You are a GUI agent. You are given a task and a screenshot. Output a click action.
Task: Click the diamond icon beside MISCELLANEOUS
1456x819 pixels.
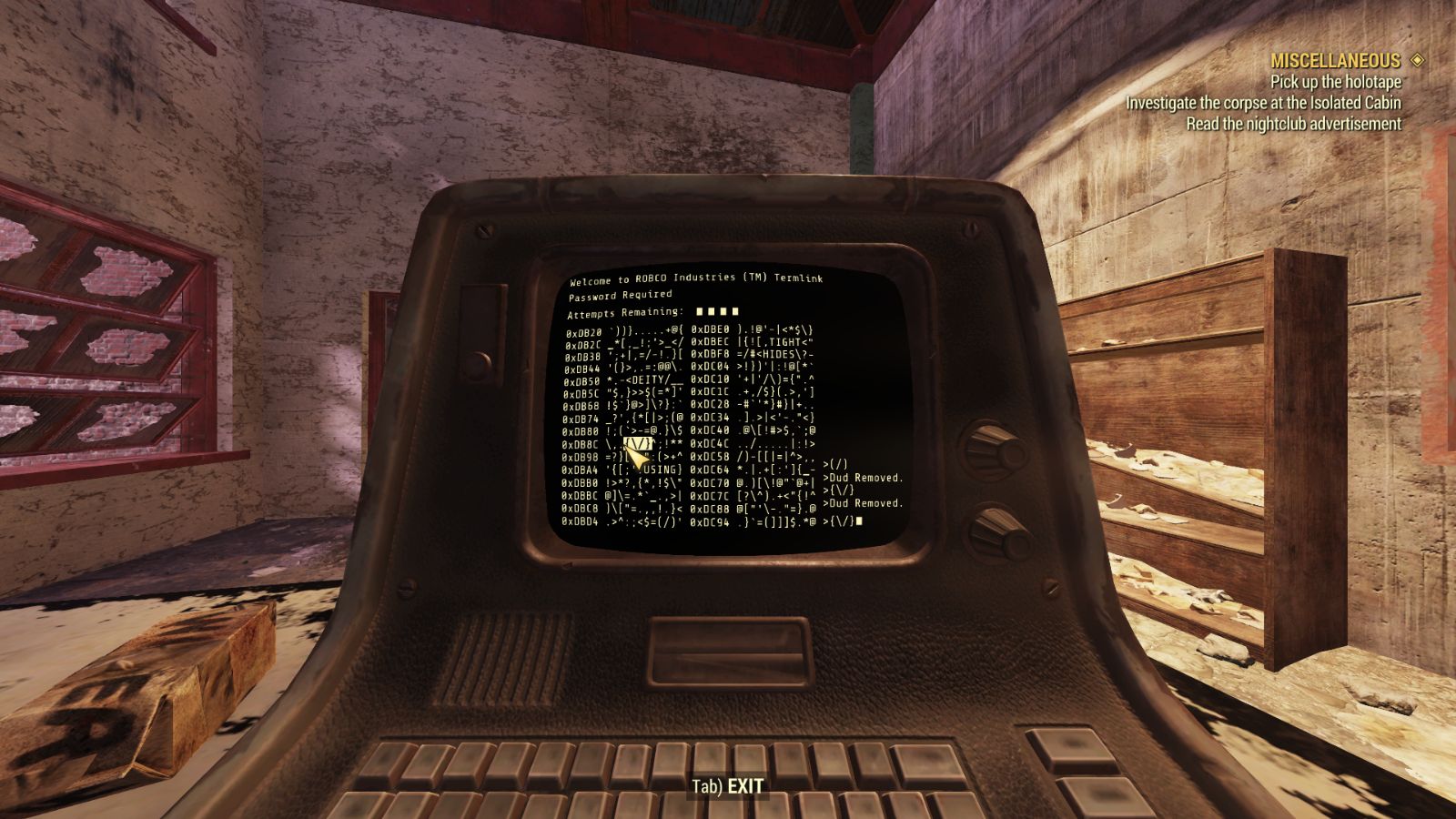pyautogui.click(x=1416, y=60)
